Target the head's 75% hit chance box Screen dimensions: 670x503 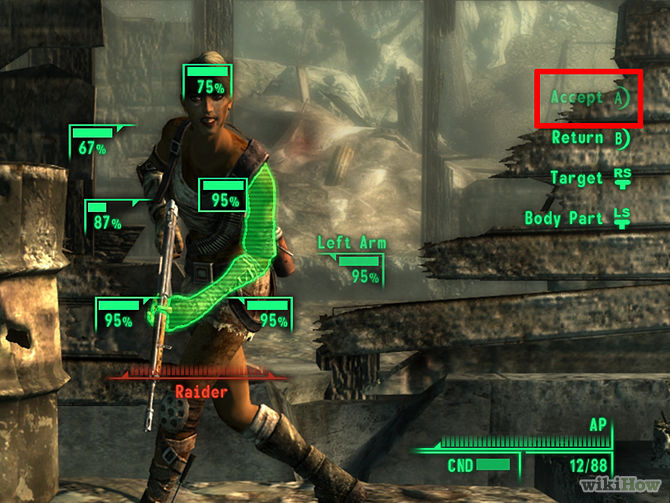click(208, 81)
